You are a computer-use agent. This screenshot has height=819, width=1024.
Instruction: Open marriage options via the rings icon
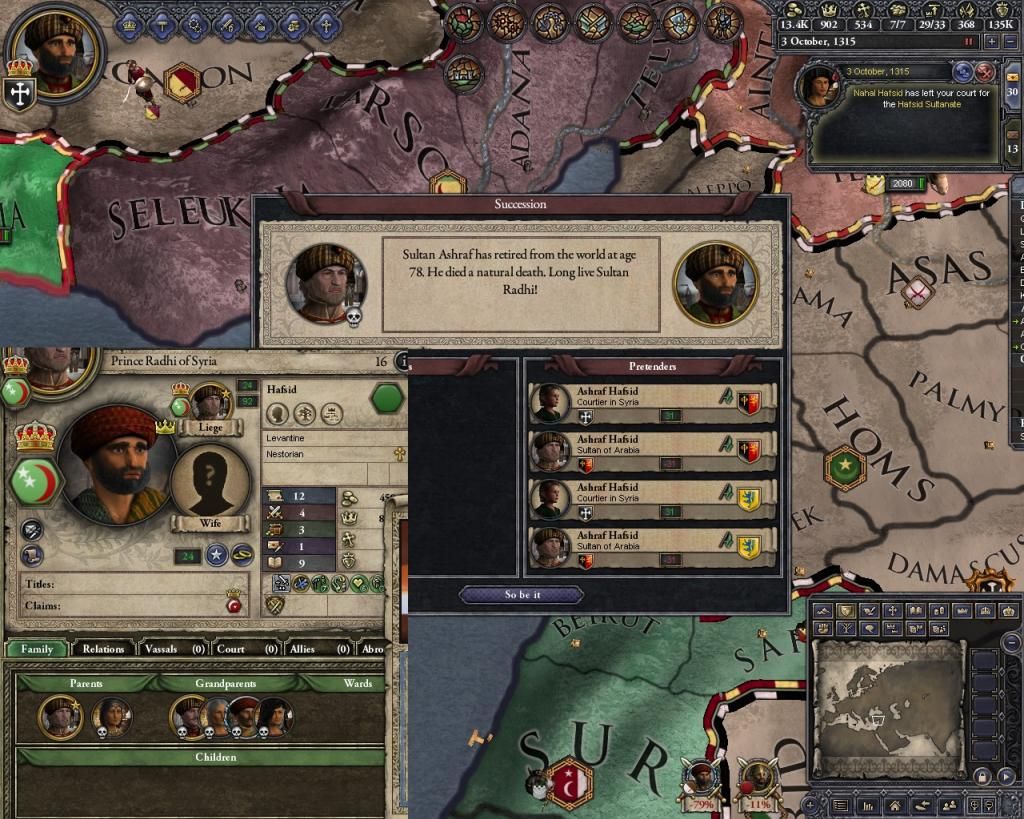[244, 556]
